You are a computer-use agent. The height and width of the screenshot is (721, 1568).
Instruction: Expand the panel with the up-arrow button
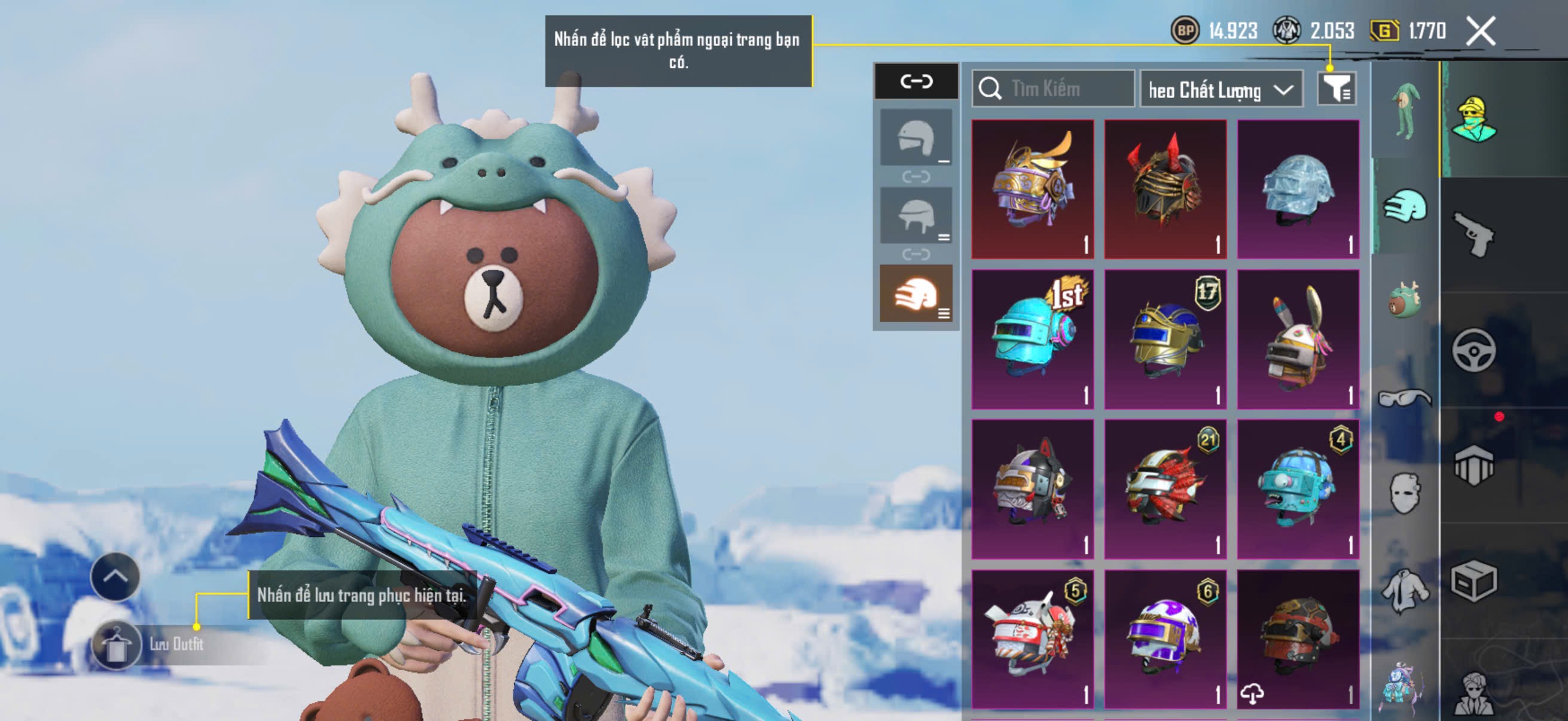point(115,576)
